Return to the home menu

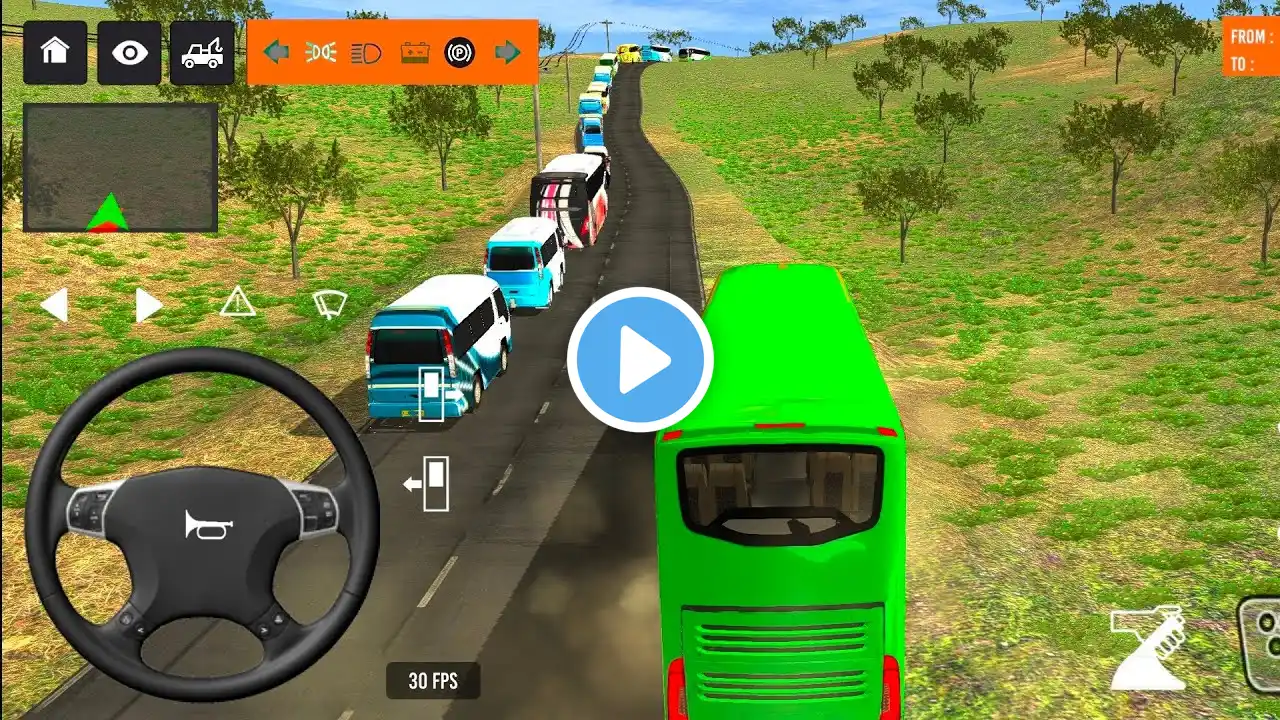(55, 52)
